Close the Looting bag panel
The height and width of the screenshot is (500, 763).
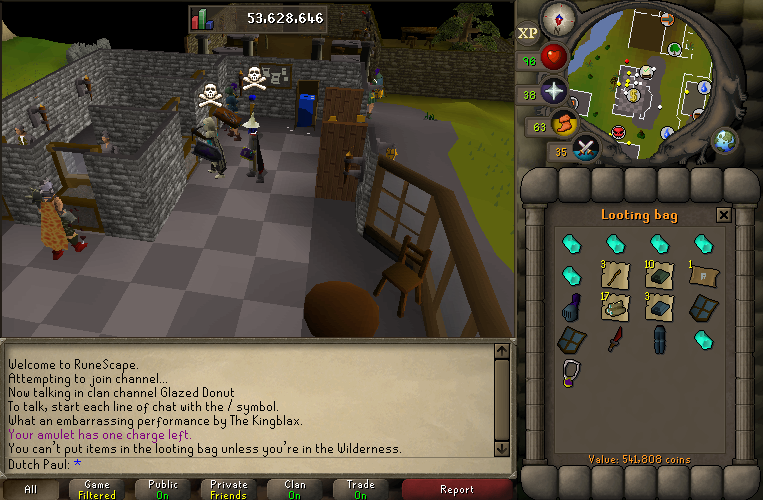point(723,214)
